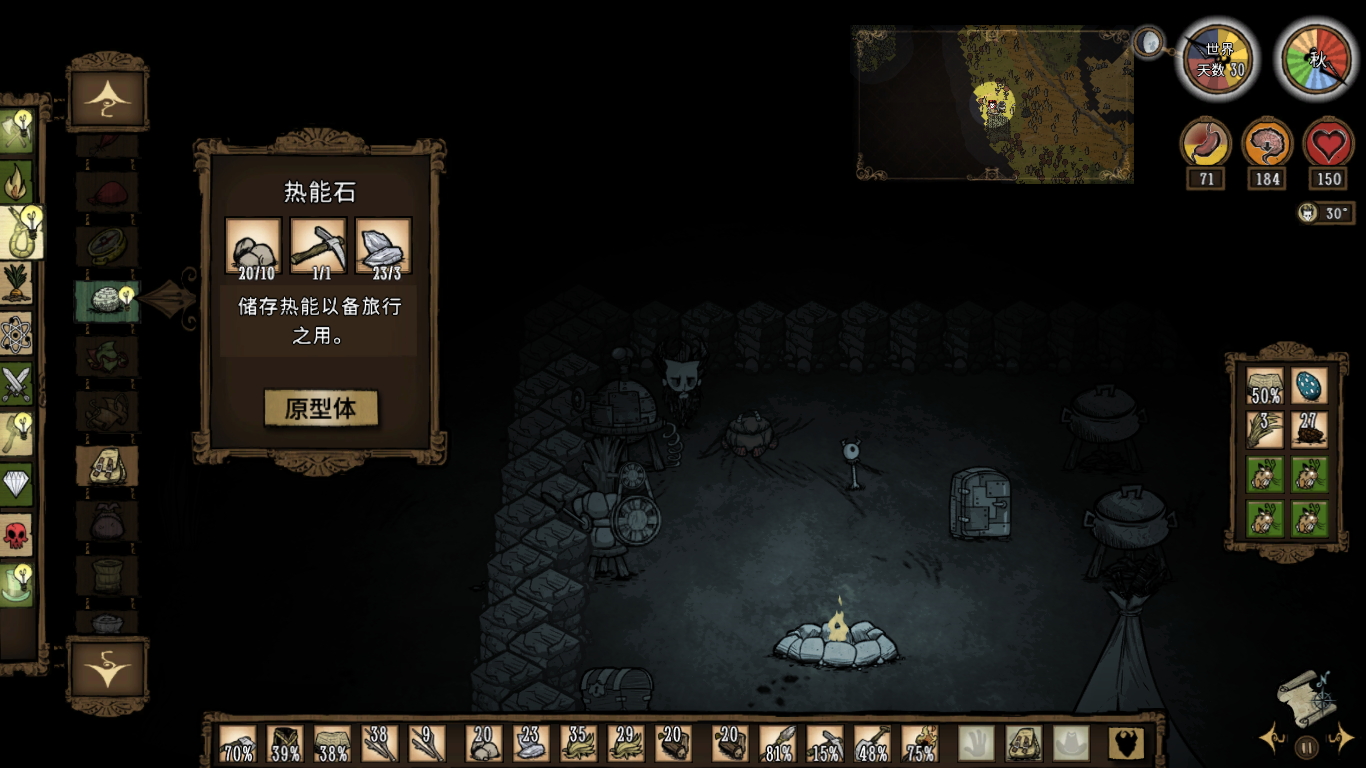Open the carrot Food crafting tab
The image size is (1366, 768).
point(17,284)
